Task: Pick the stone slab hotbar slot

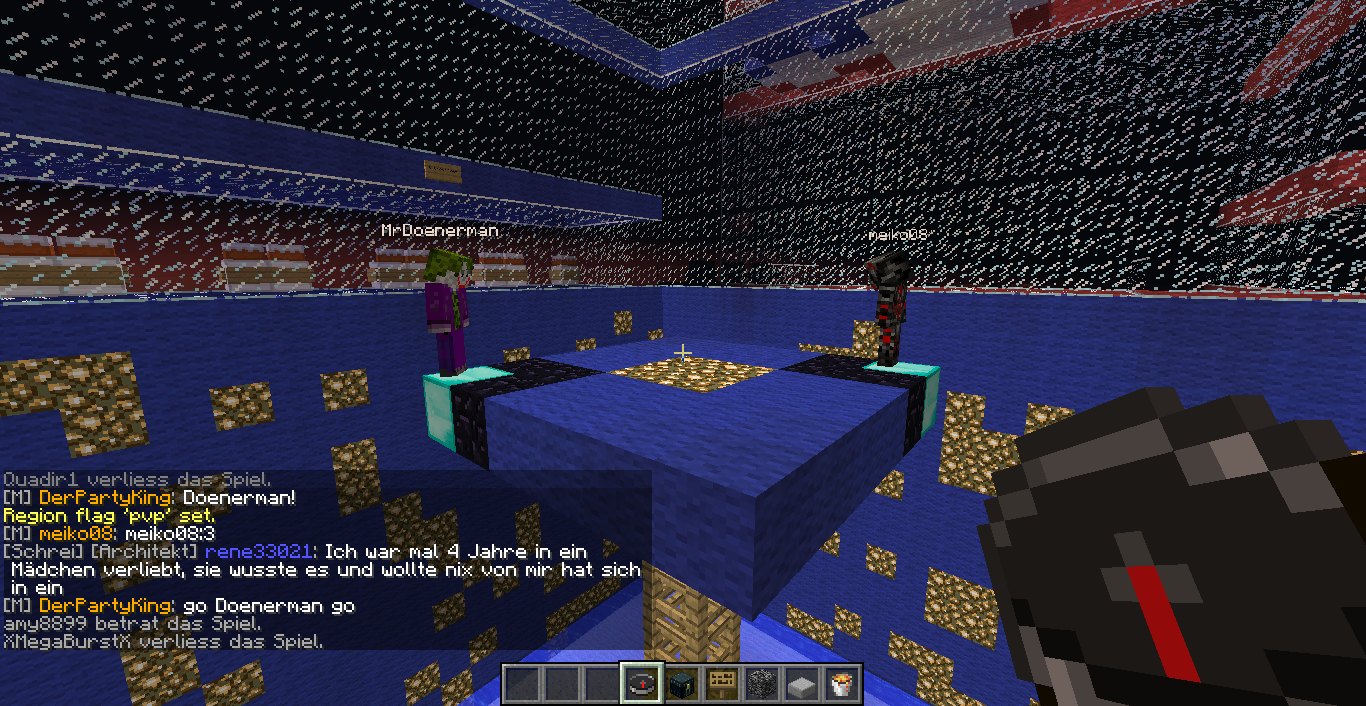Action: click(x=802, y=683)
